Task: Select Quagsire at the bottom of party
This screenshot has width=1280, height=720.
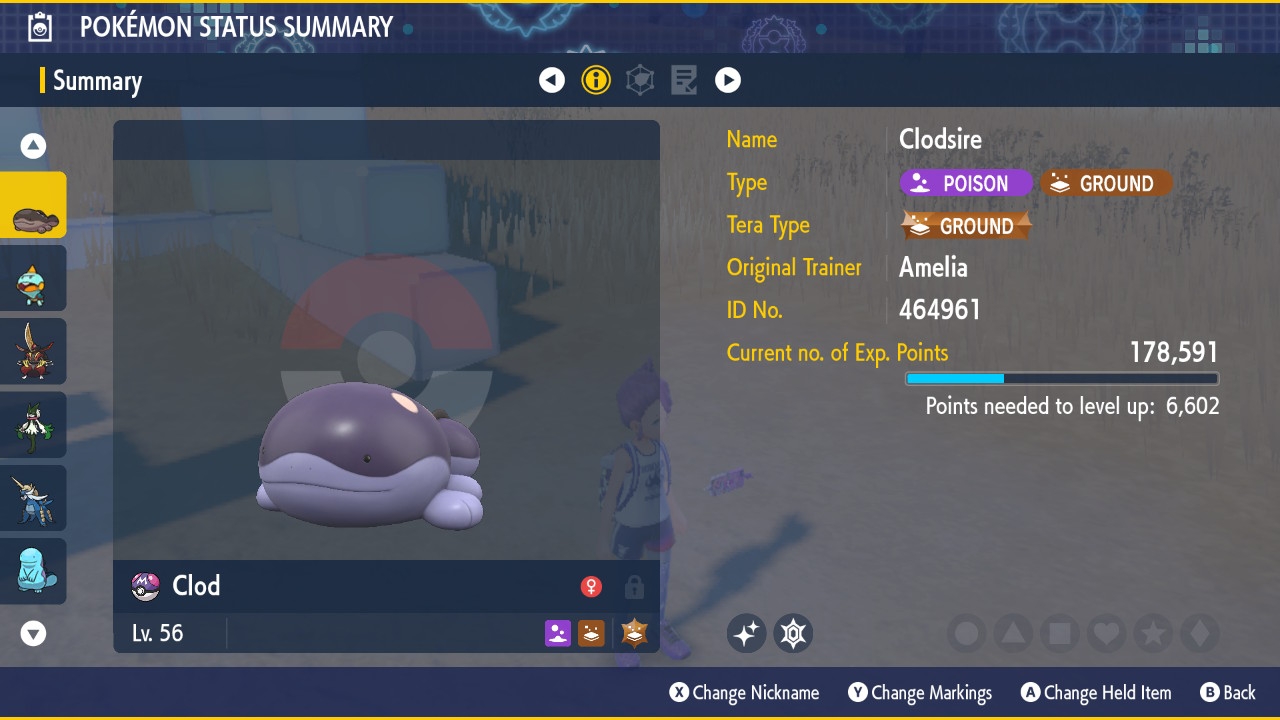Action: (34, 571)
